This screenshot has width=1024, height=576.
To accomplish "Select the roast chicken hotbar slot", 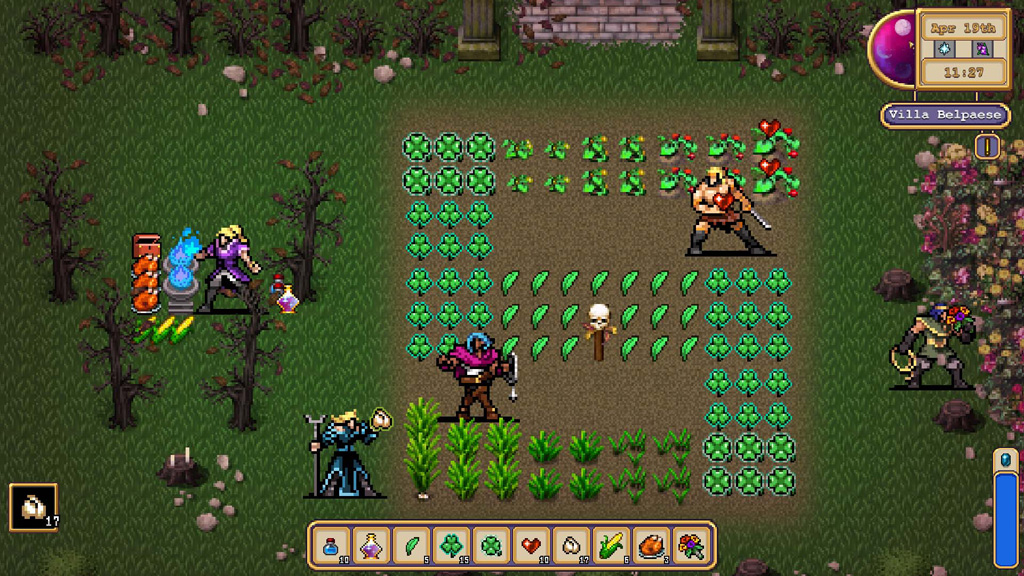I will pyautogui.click(x=651, y=546).
